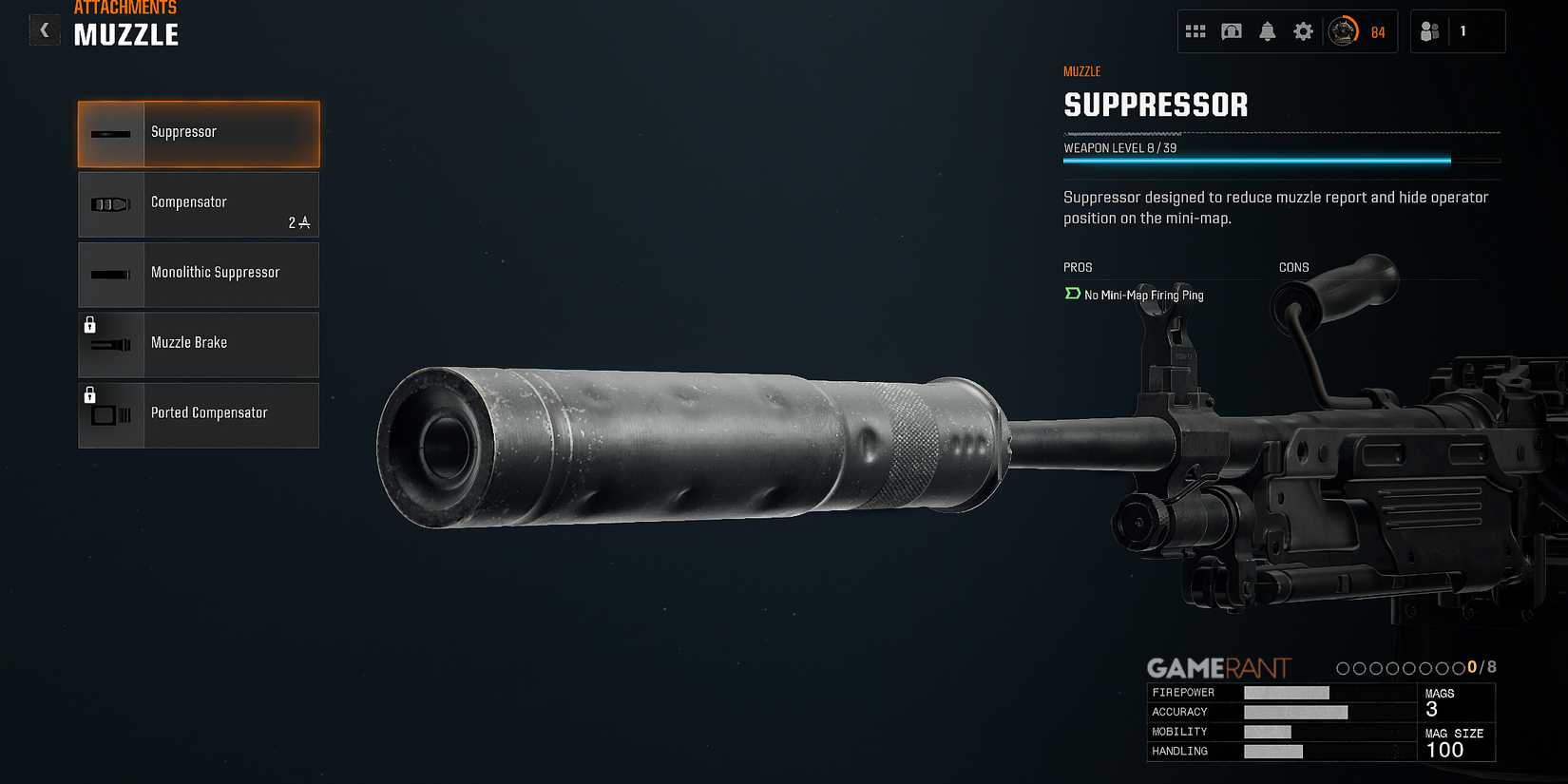This screenshot has height=784, width=1568.
Task: Click the ATTACHMENTS breadcrumb label
Action: (x=124, y=8)
